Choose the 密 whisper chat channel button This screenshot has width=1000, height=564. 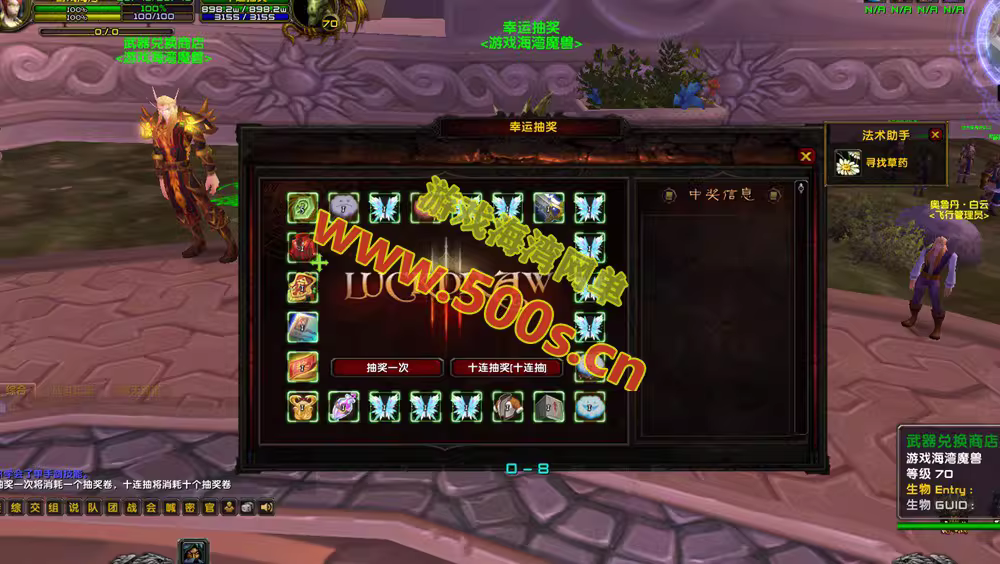coord(190,508)
